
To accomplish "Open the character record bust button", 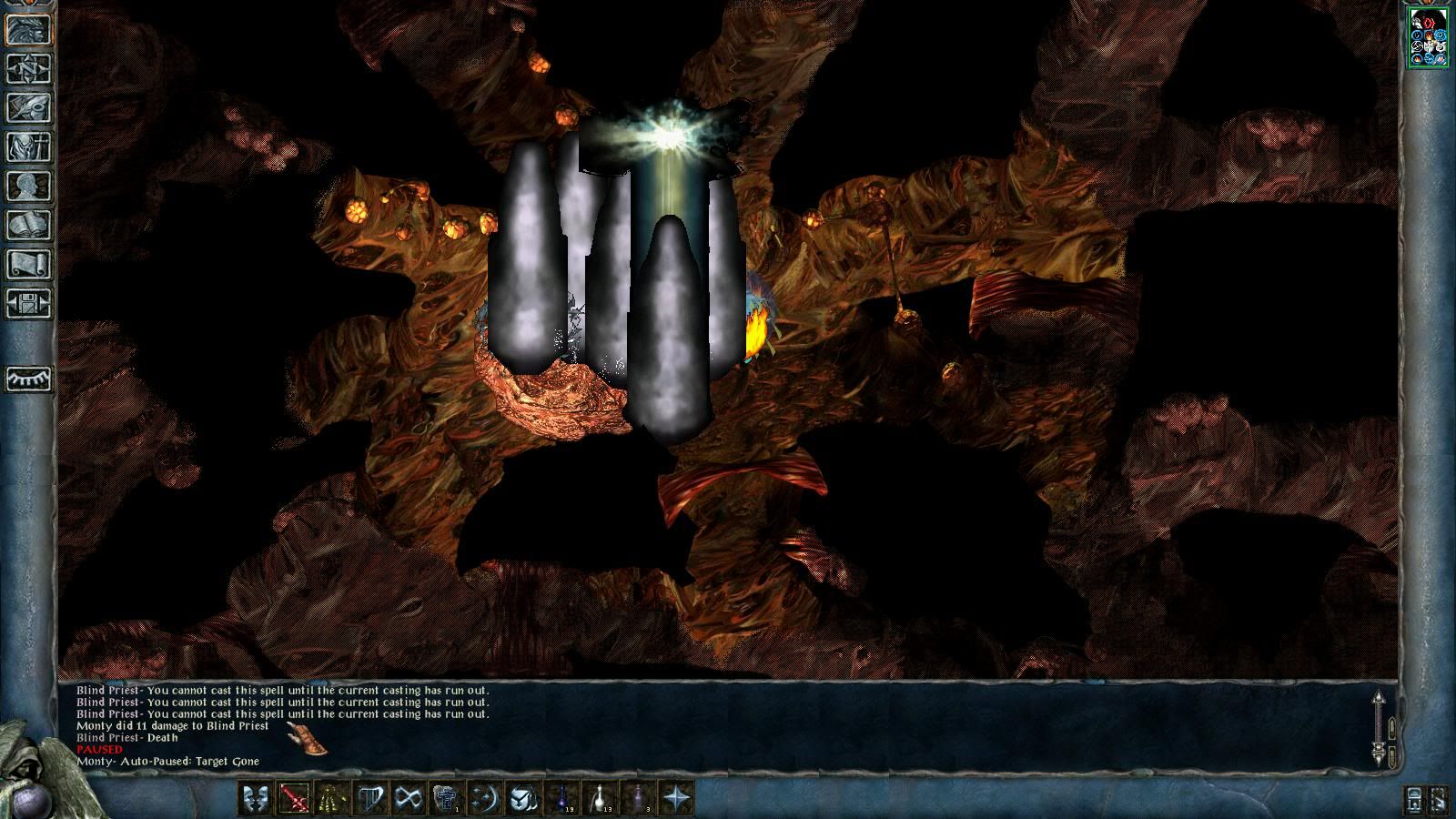I will click(29, 186).
